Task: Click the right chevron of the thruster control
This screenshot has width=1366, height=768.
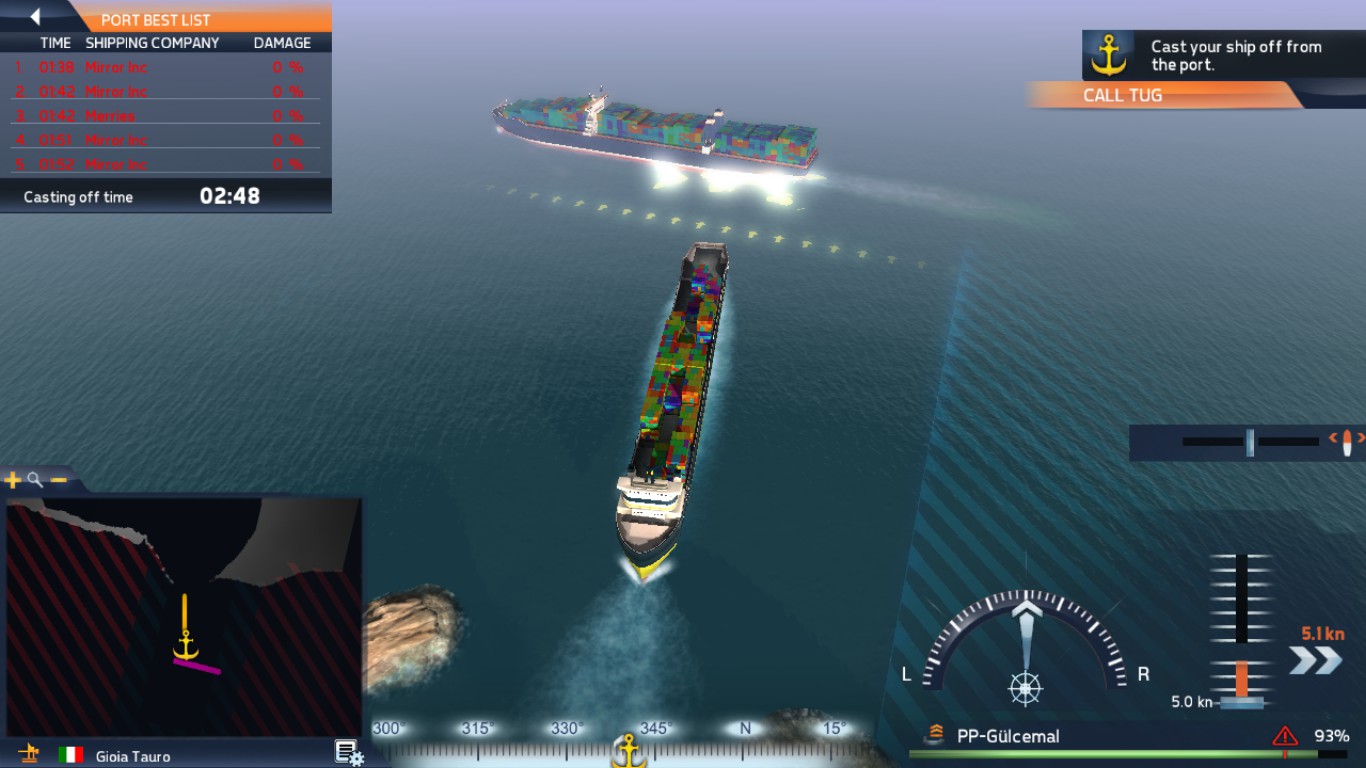Action: [x=1362, y=437]
